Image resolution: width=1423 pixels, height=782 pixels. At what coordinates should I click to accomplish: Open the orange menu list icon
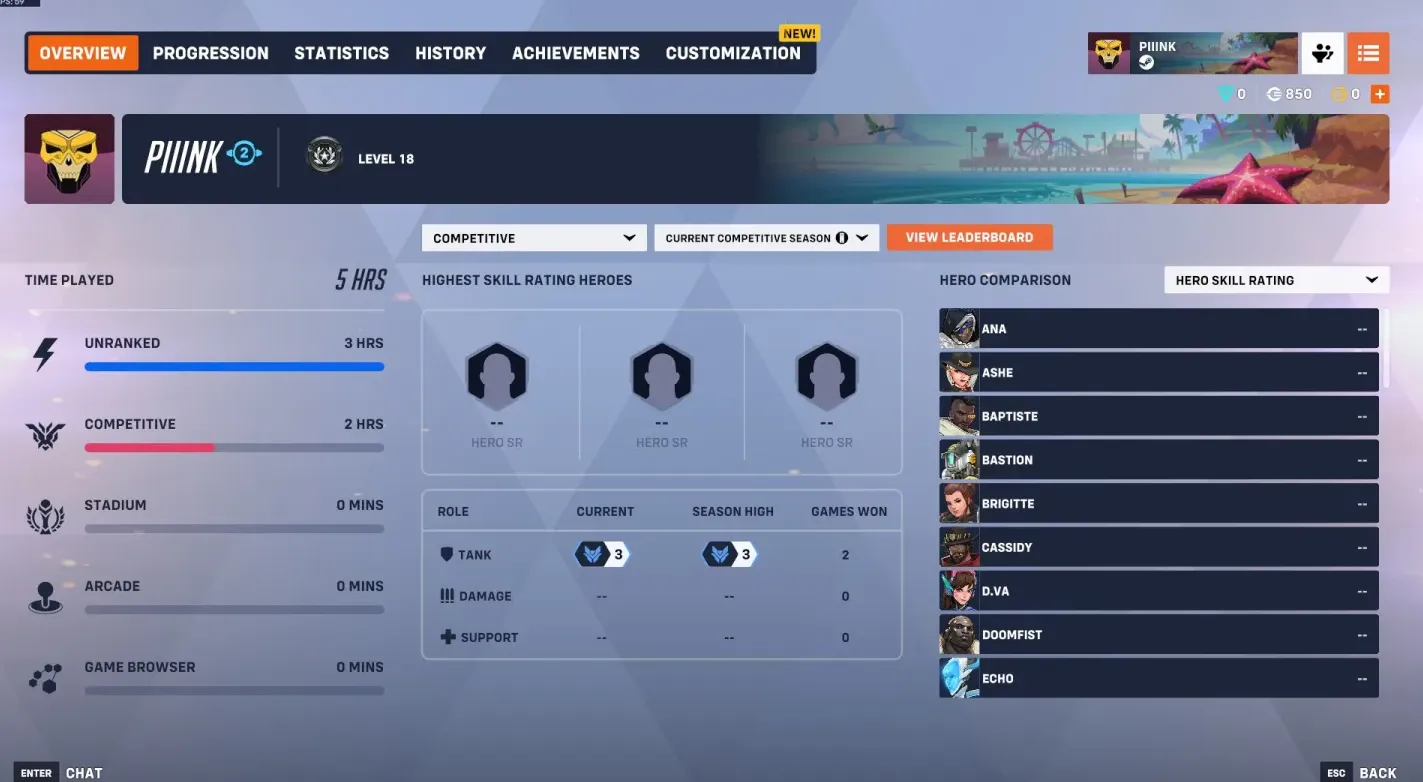pyautogui.click(x=1368, y=53)
